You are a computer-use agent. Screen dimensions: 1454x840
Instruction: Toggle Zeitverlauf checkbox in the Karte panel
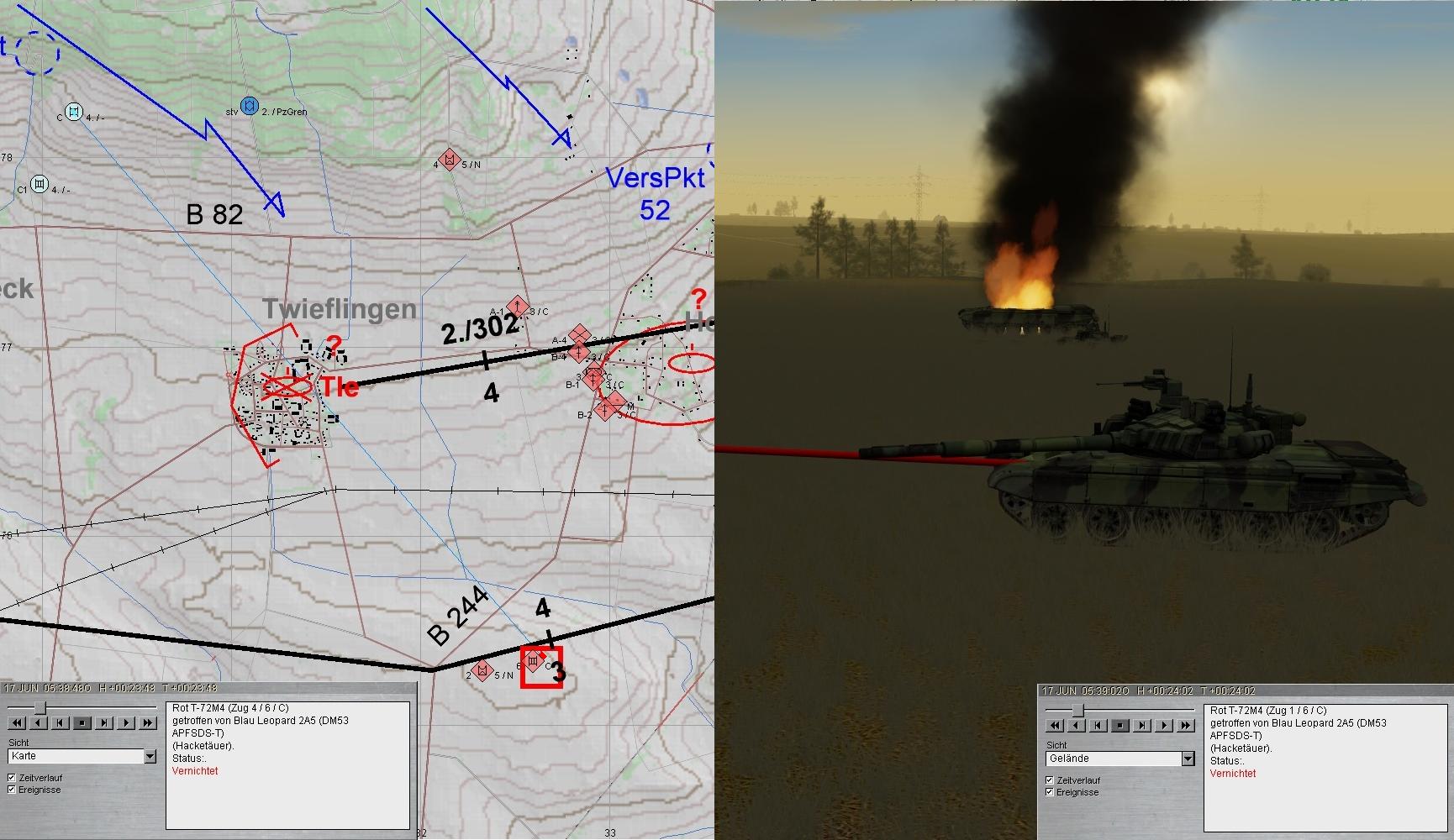click(12, 778)
